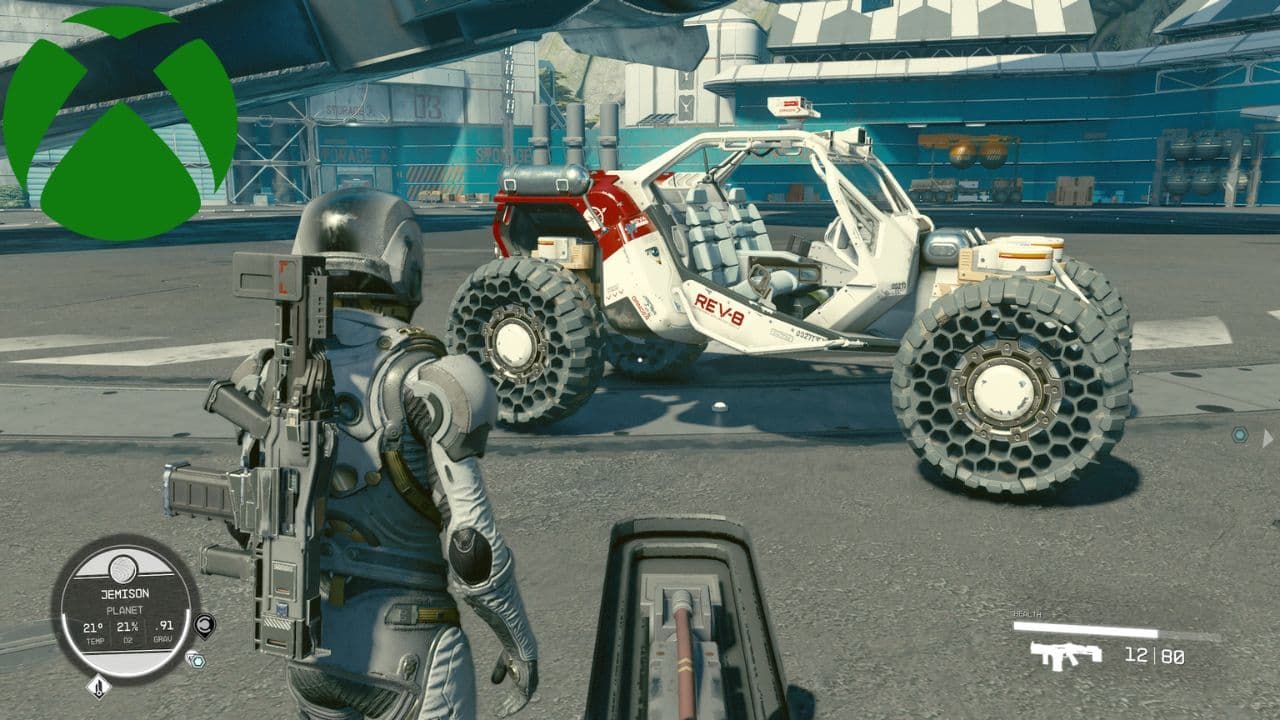The height and width of the screenshot is (720, 1280).
Task: Select the Jemison planet icon on the compass
Action: tap(124, 567)
